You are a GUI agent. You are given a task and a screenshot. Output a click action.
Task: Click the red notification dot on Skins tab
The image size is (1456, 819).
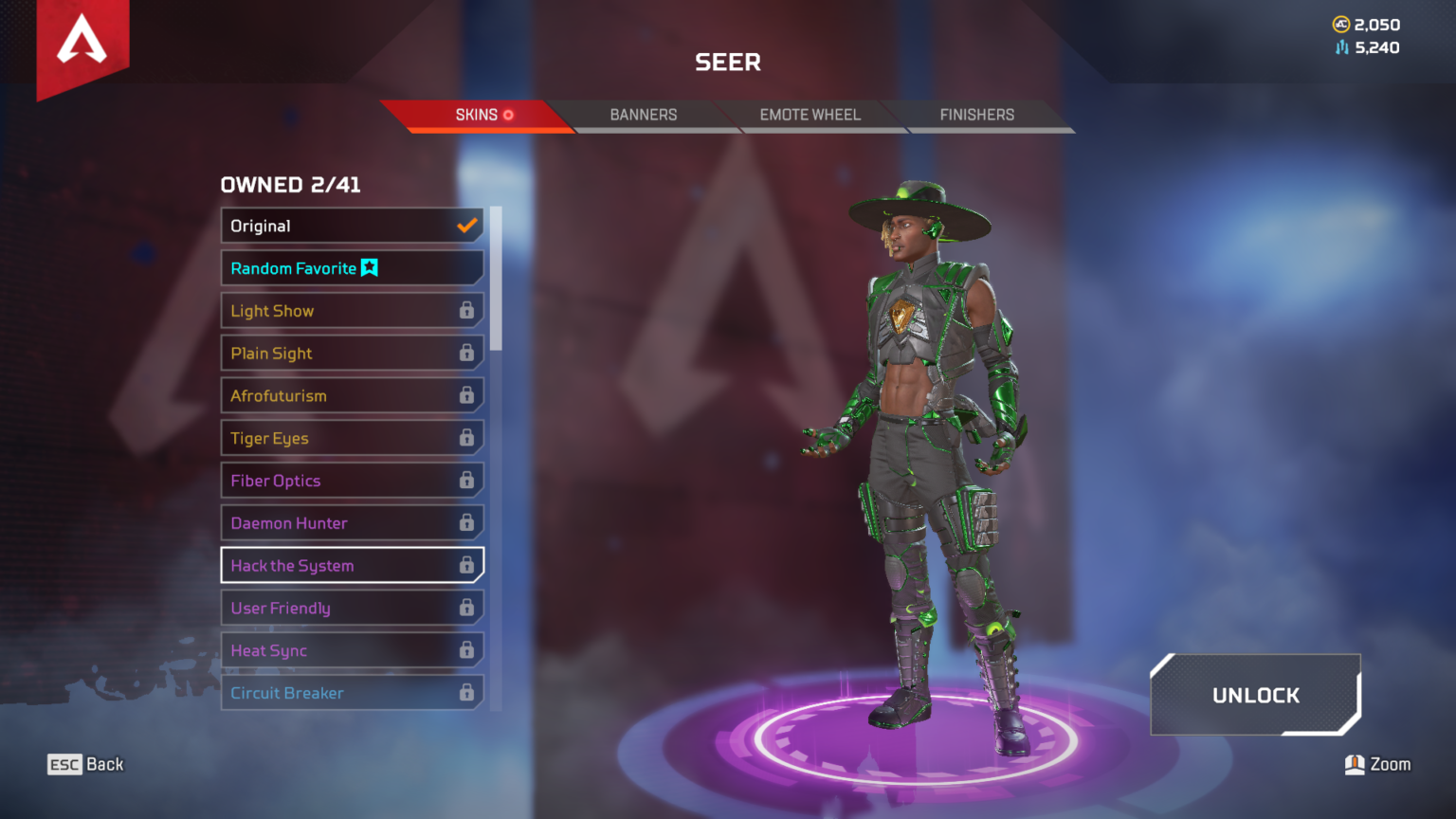click(x=509, y=114)
